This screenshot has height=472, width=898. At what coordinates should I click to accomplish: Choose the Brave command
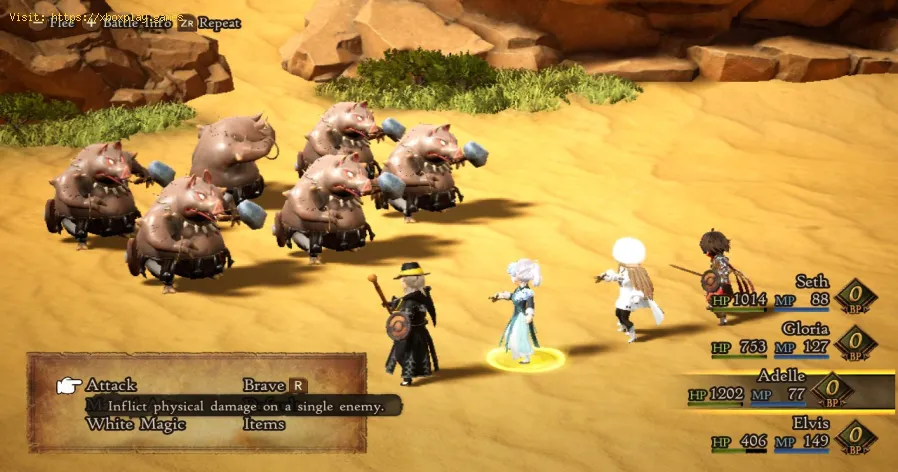(x=264, y=385)
